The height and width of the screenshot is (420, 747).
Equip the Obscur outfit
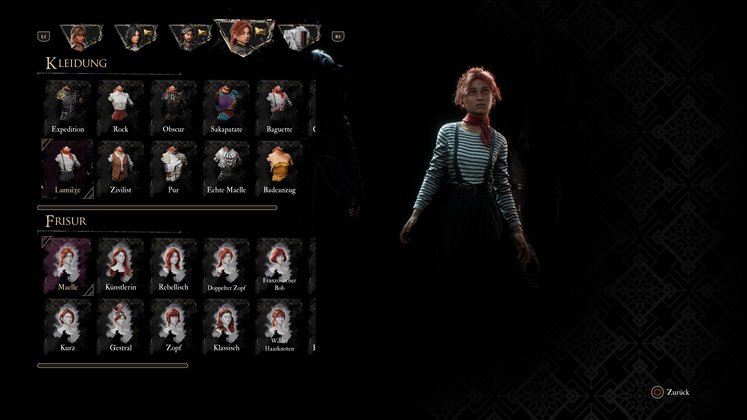[x=173, y=104]
